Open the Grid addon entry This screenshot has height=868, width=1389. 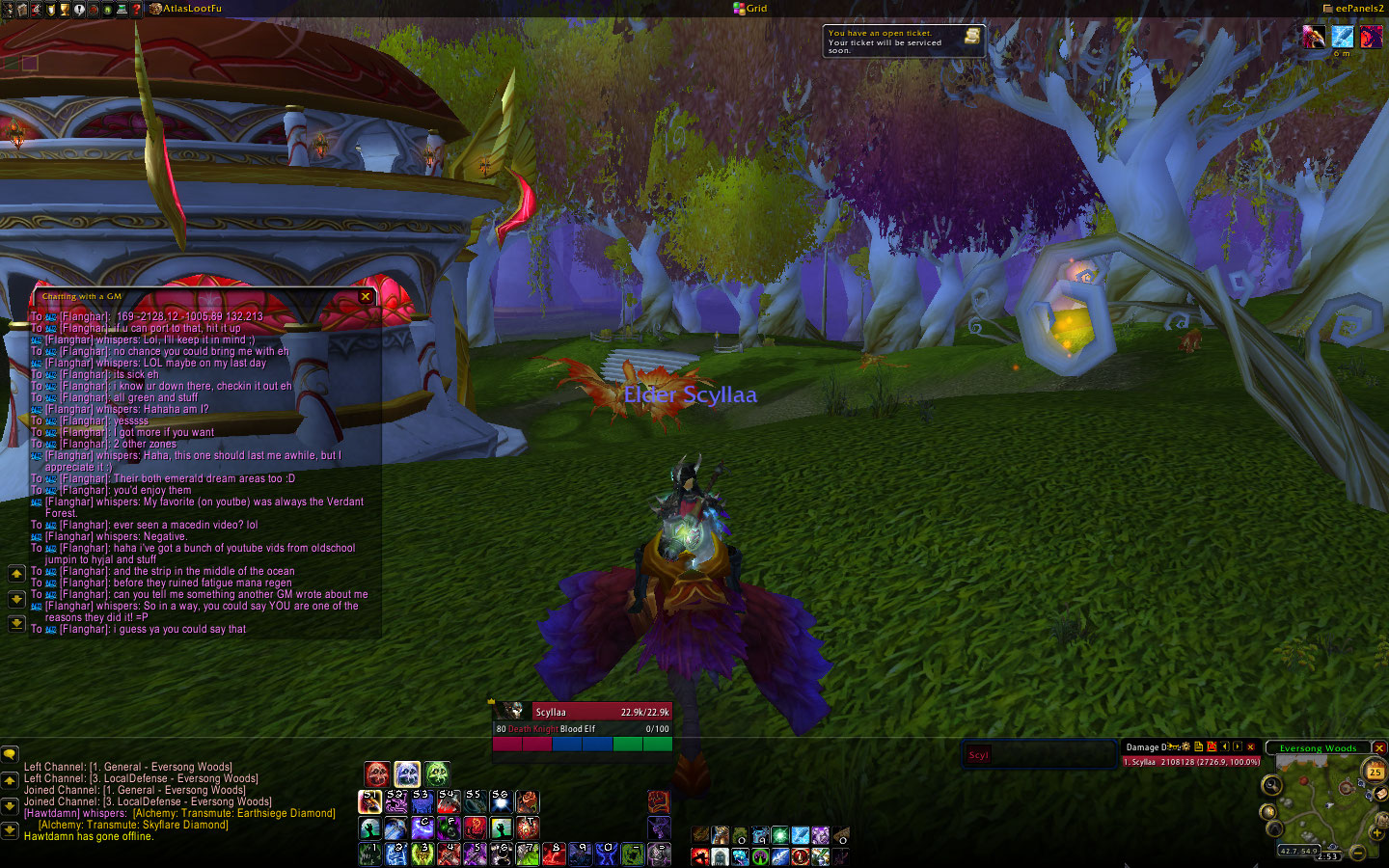(750, 9)
